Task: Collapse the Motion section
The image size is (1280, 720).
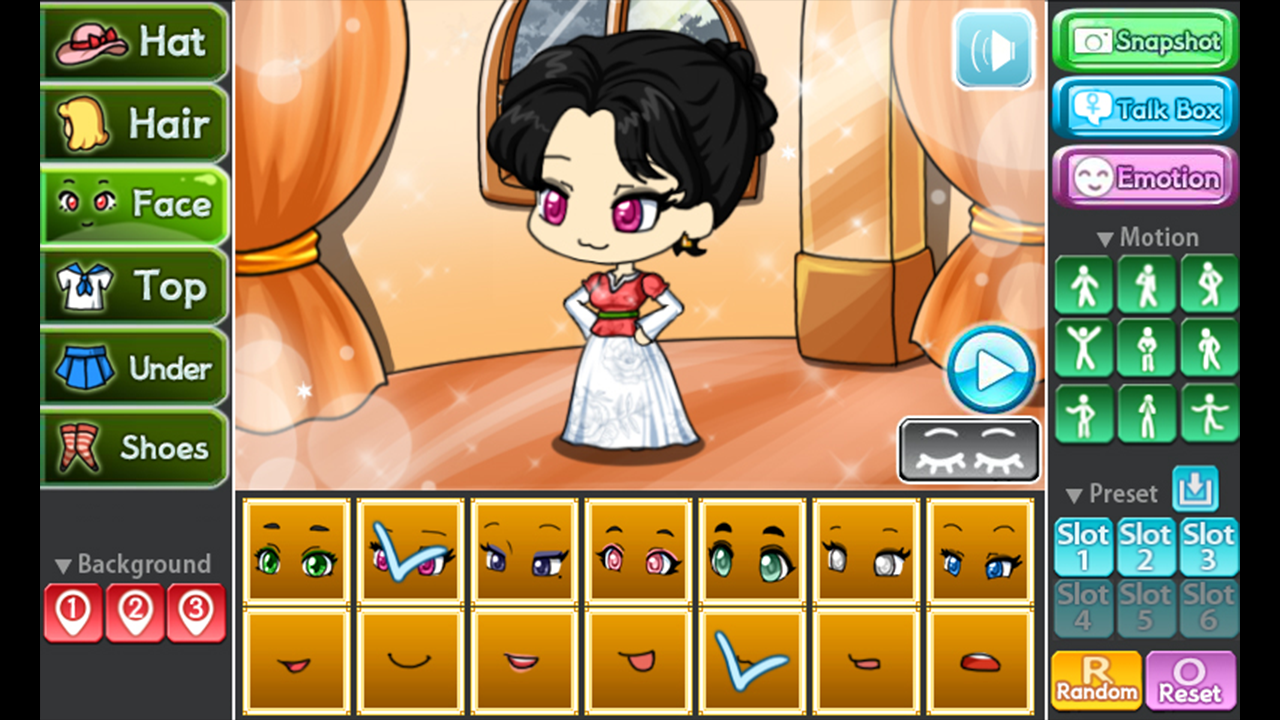Action: (1105, 237)
